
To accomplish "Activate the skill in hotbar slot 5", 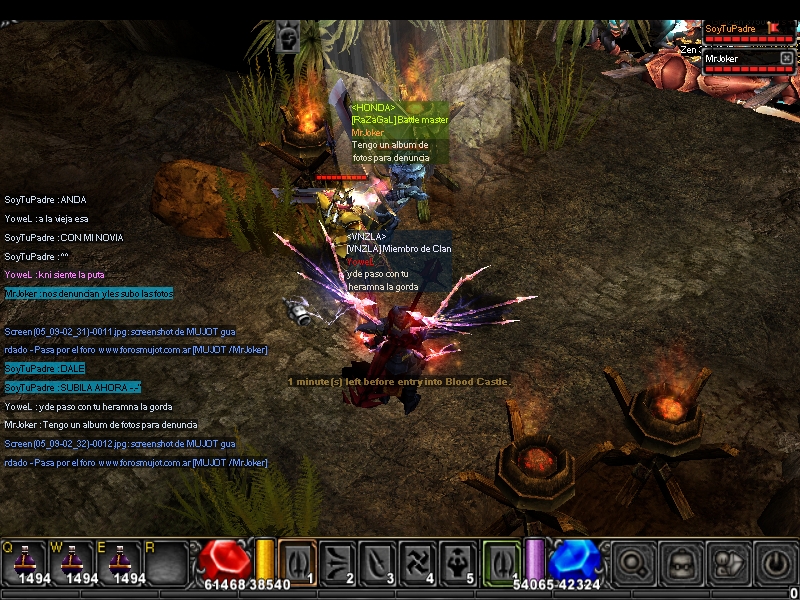I will [458, 562].
